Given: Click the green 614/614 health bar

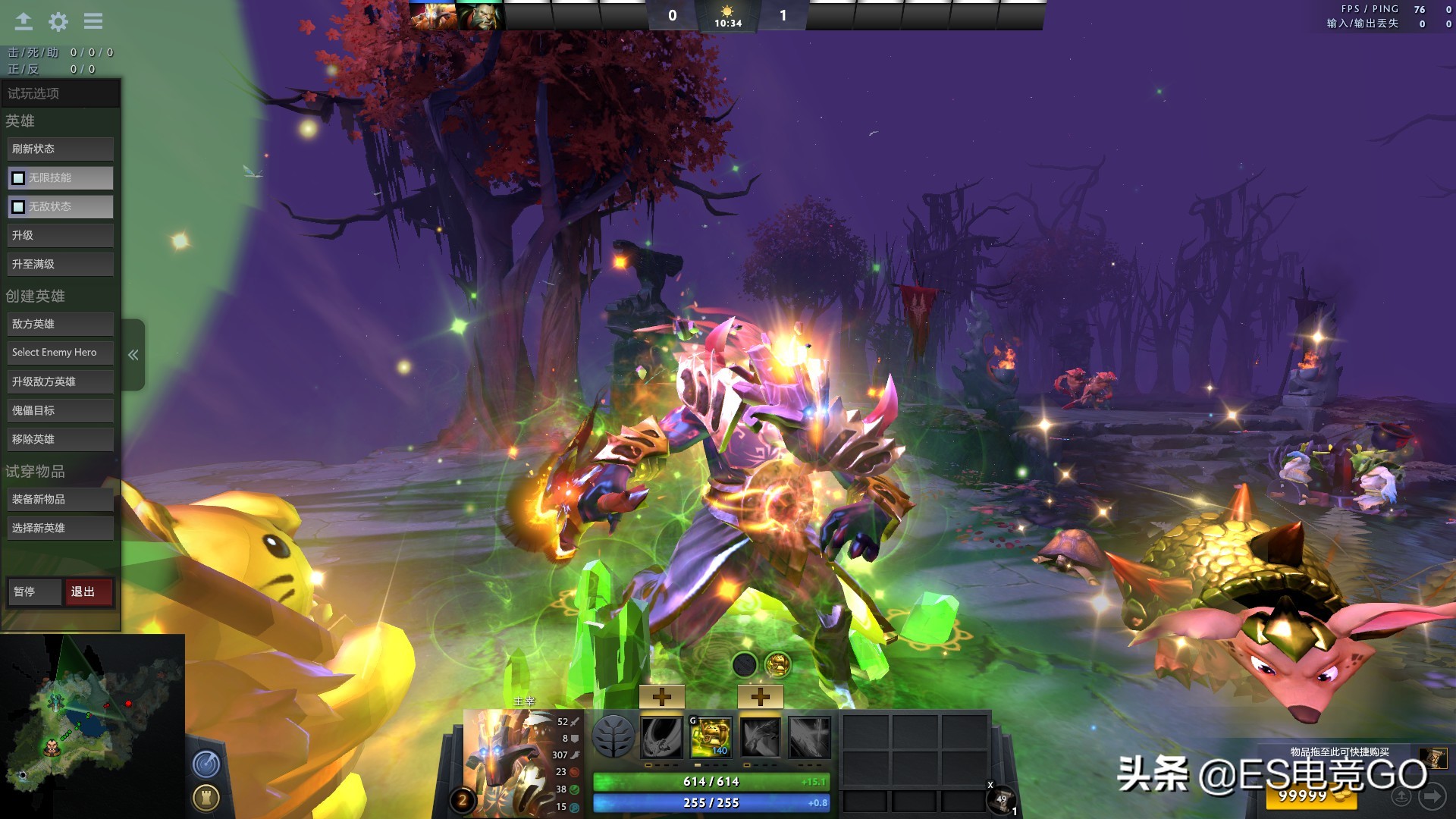Looking at the screenshot, I should pyautogui.click(x=711, y=781).
